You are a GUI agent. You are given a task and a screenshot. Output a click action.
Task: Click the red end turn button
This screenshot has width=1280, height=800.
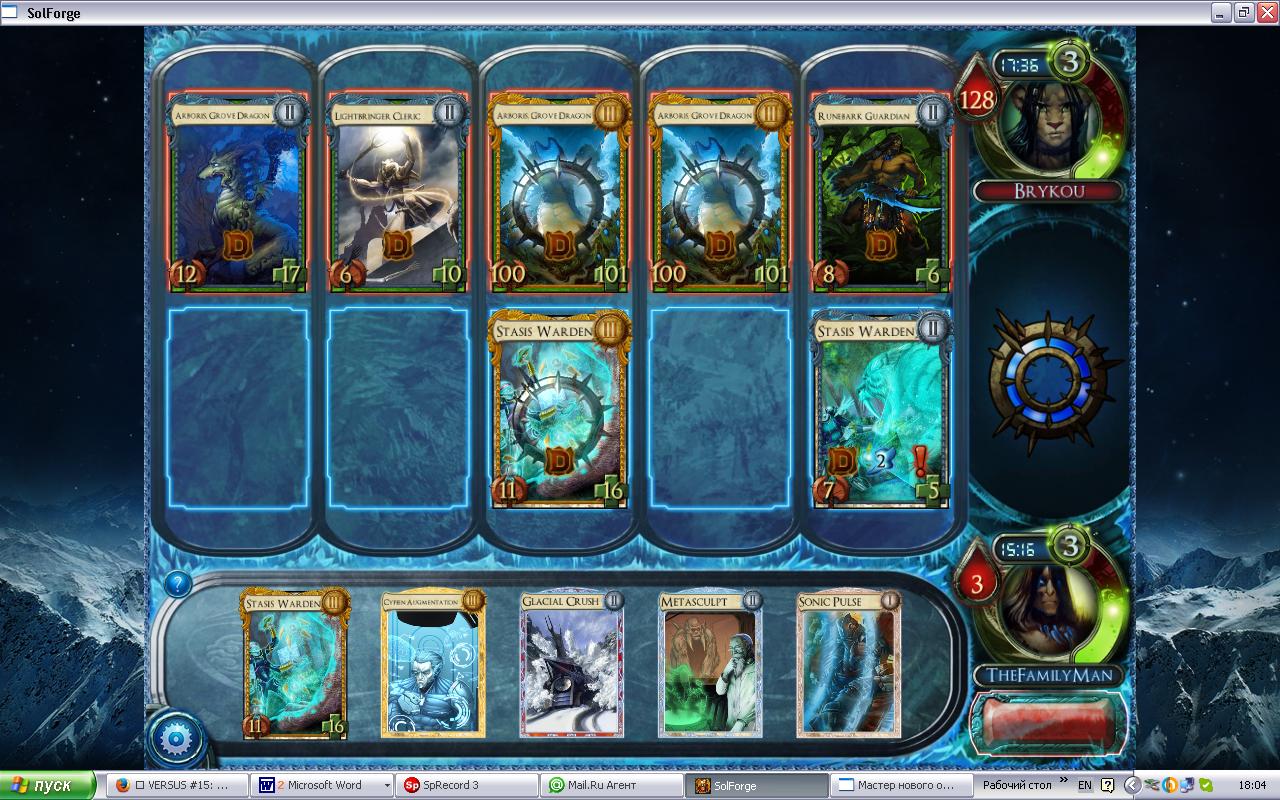coord(1047,722)
